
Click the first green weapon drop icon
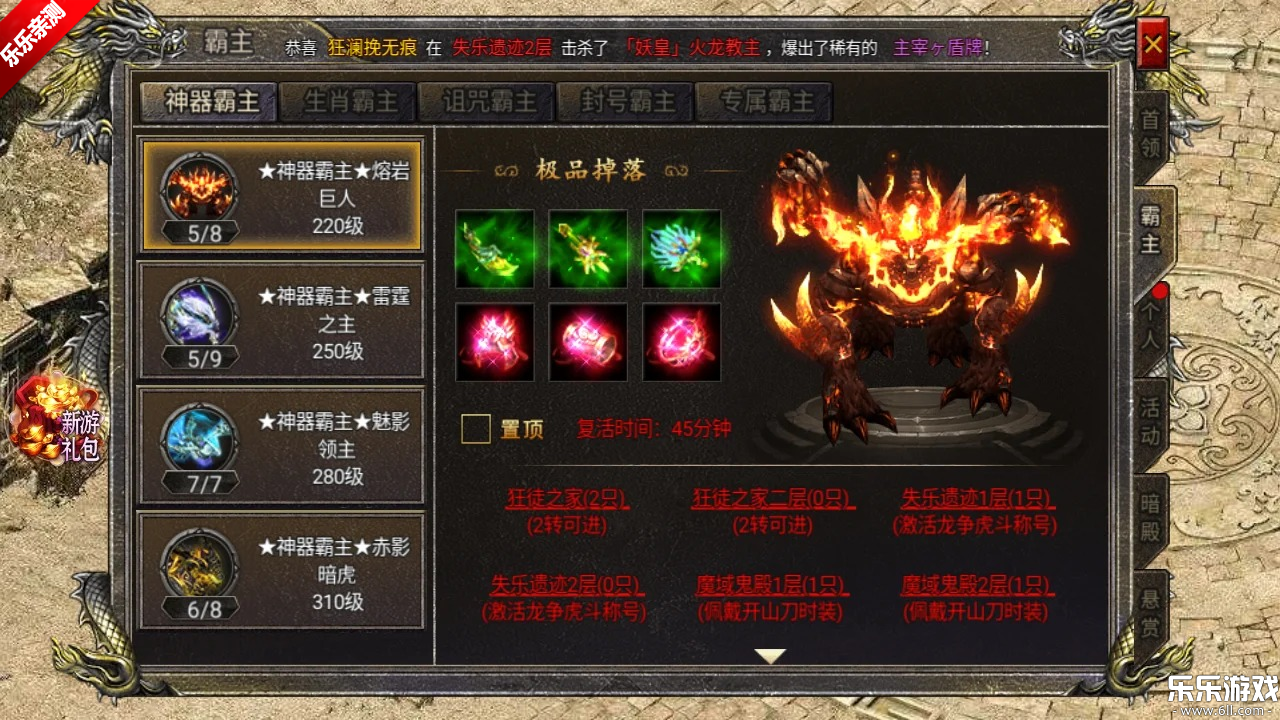(495, 249)
